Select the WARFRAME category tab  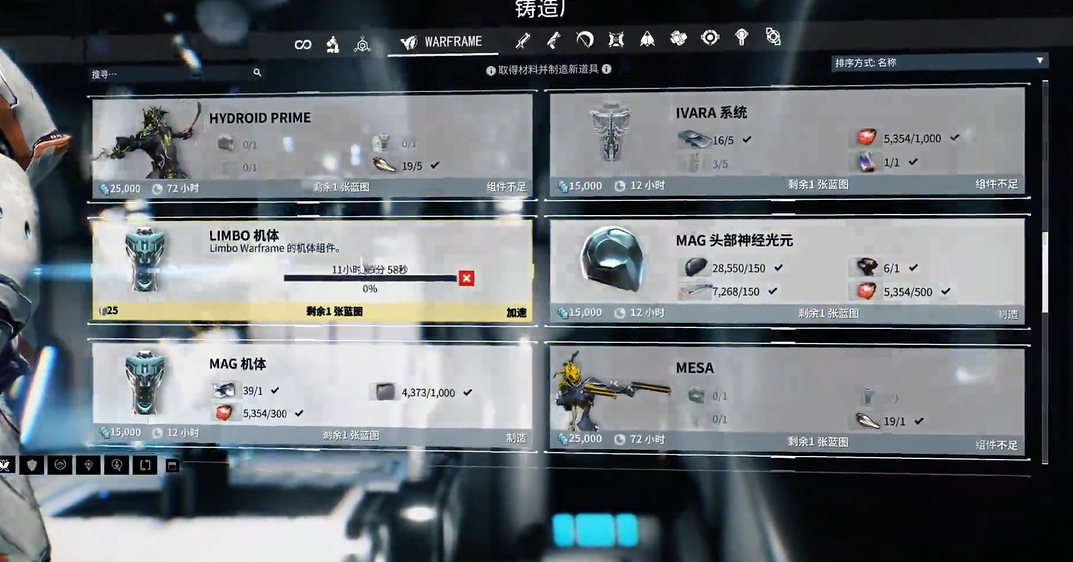pos(442,43)
